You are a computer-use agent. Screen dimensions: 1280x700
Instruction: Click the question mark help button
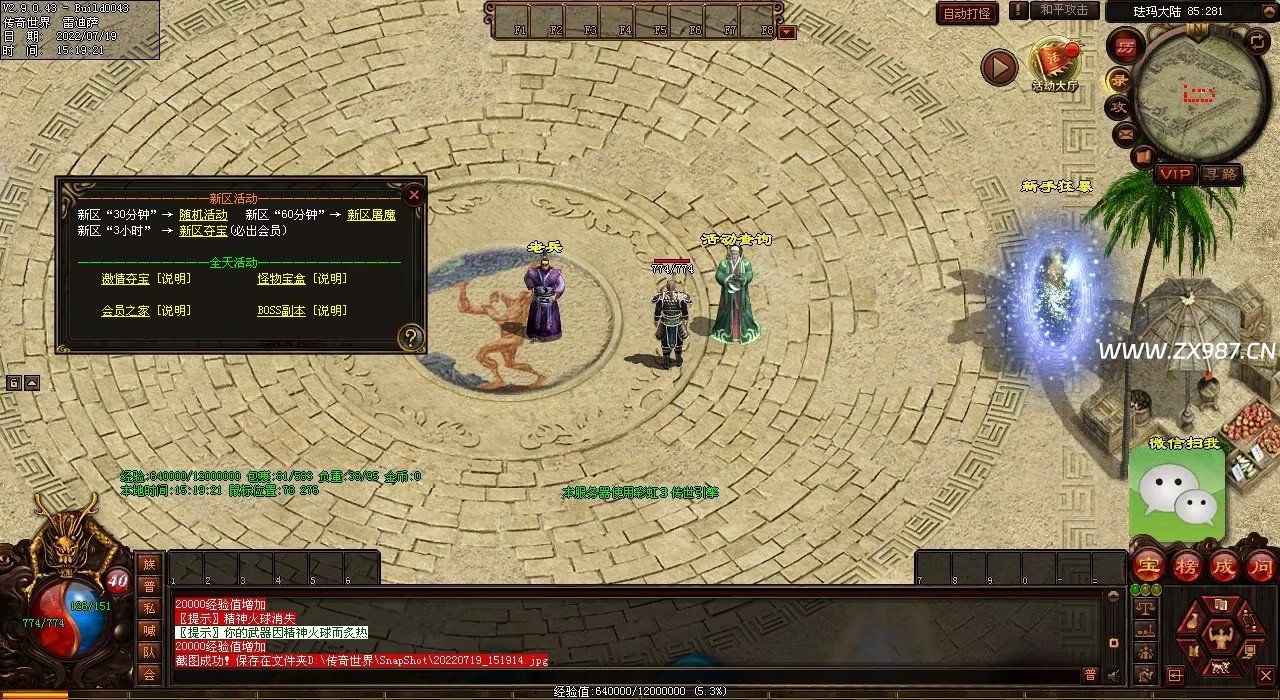click(x=411, y=338)
